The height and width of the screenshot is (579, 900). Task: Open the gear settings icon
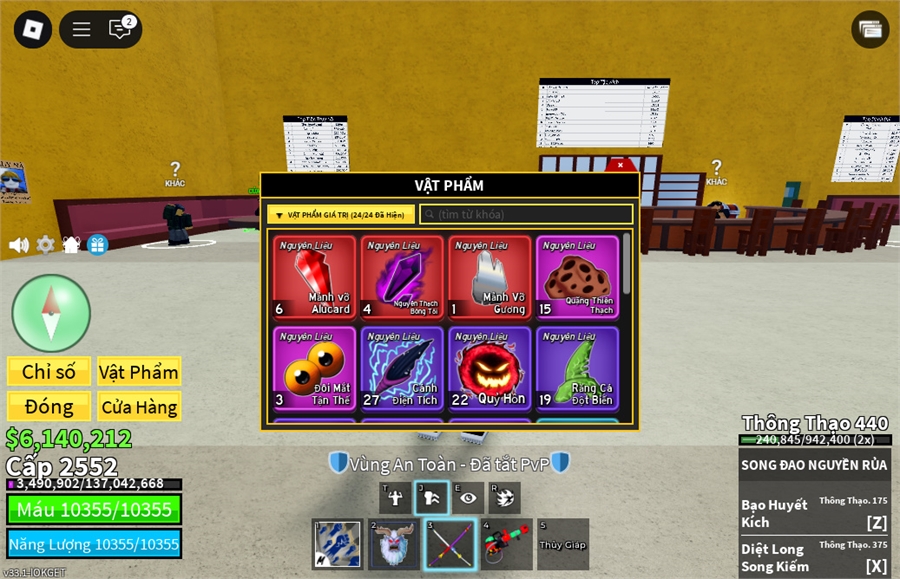point(45,245)
